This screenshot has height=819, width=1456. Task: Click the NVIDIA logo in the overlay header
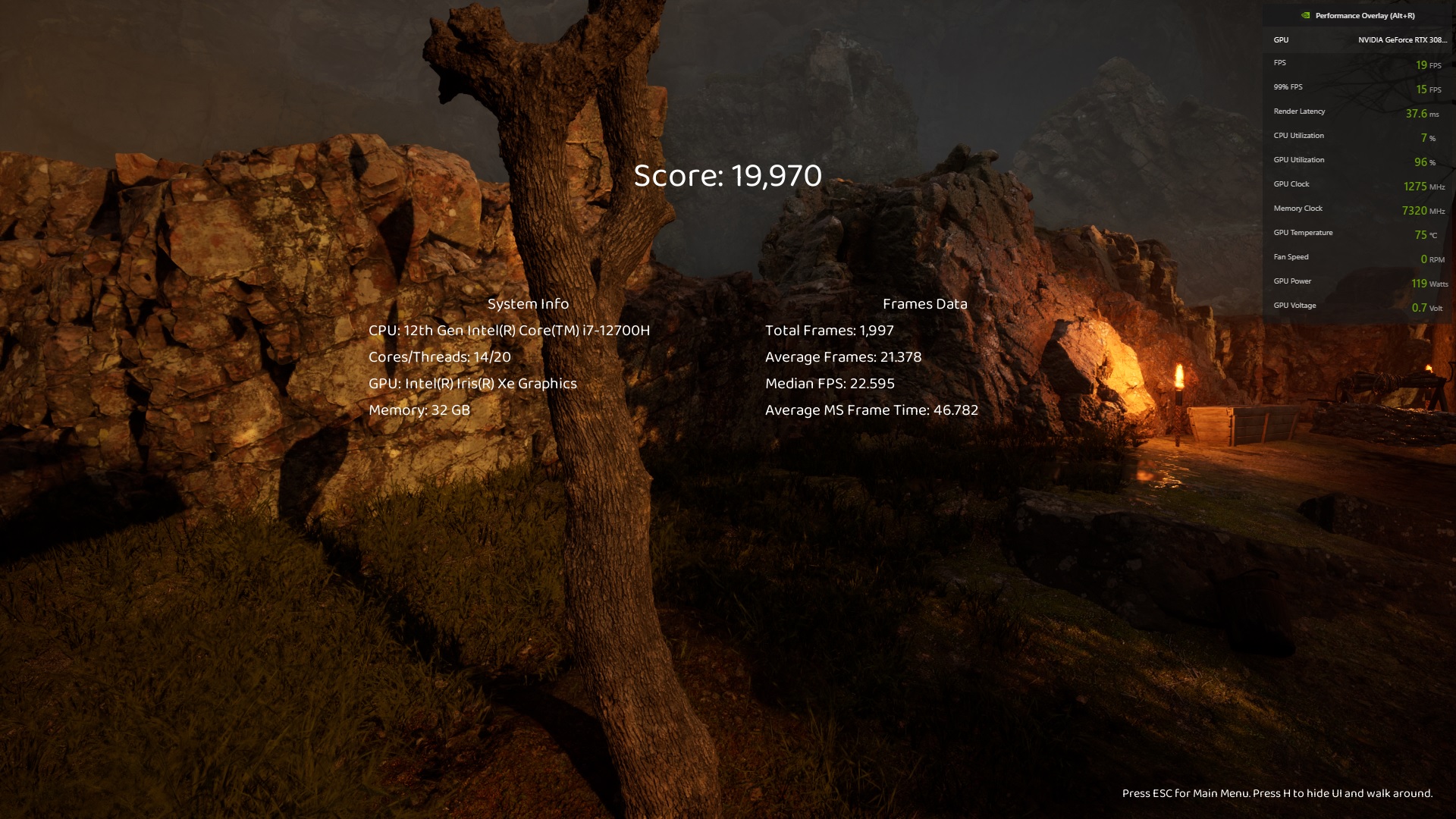click(x=1305, y=14)
